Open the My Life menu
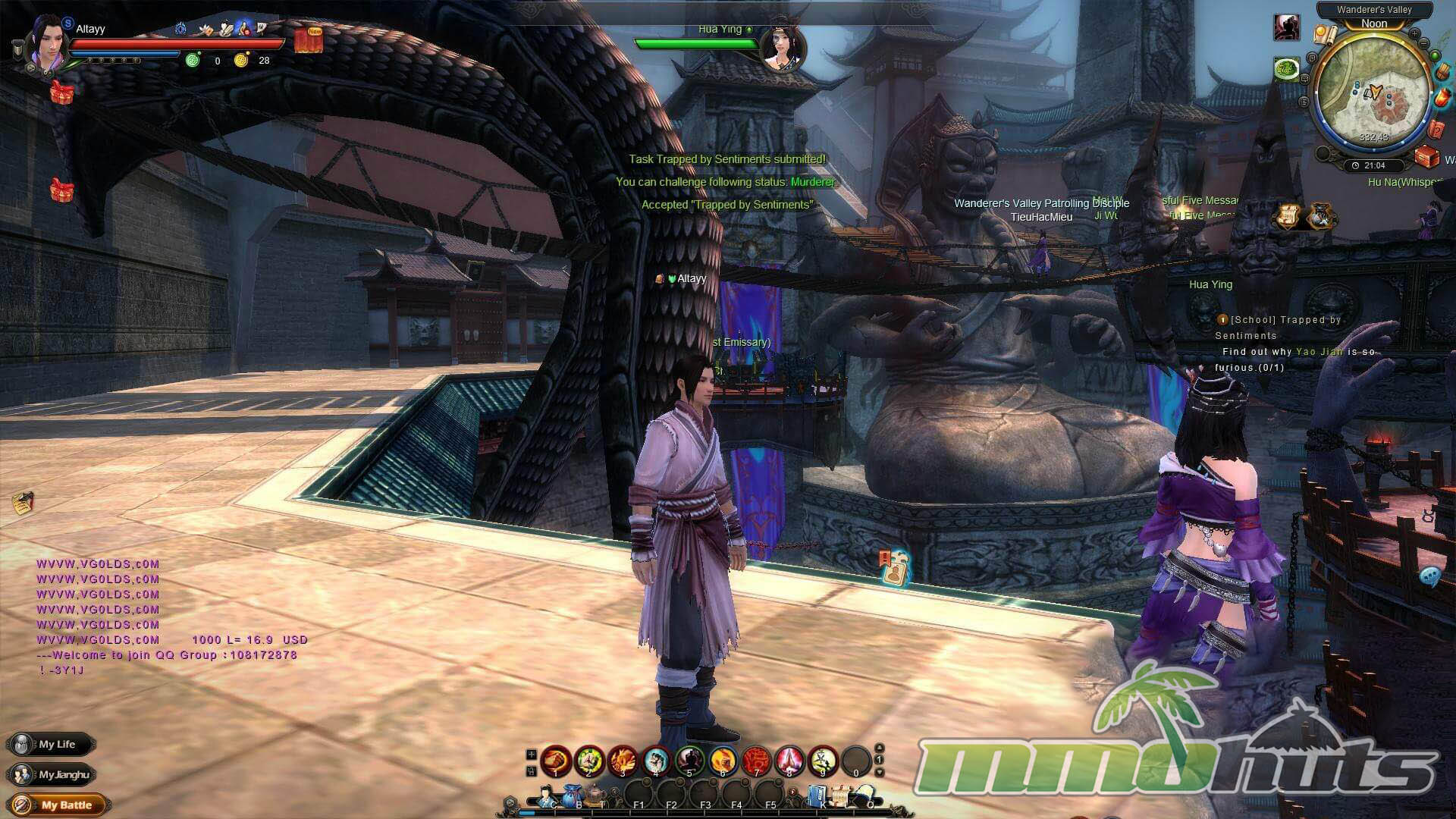Viewport: 1456px width, 819px height. [52, 744]
